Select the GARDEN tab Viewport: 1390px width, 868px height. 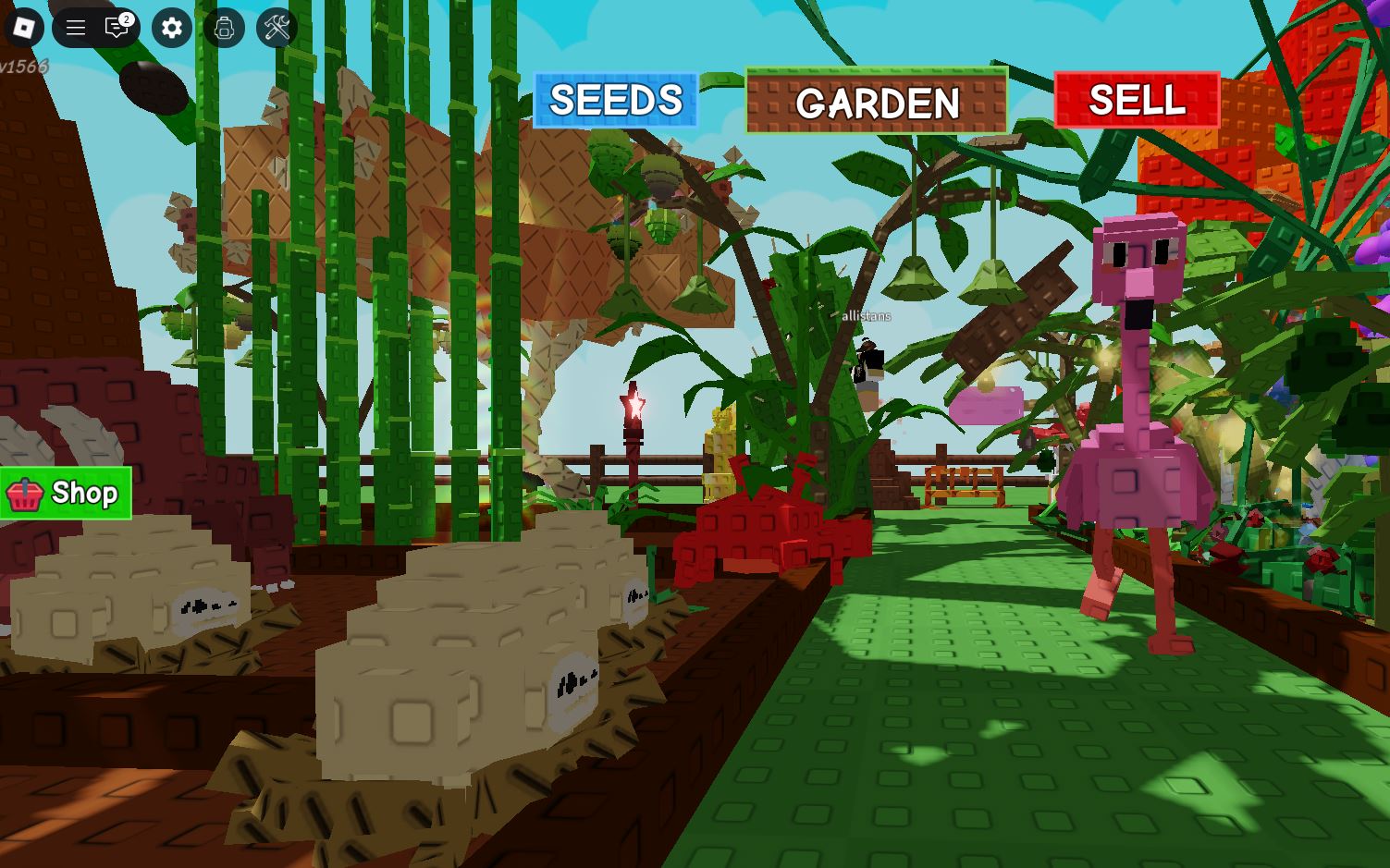click(x=876, y=102)
